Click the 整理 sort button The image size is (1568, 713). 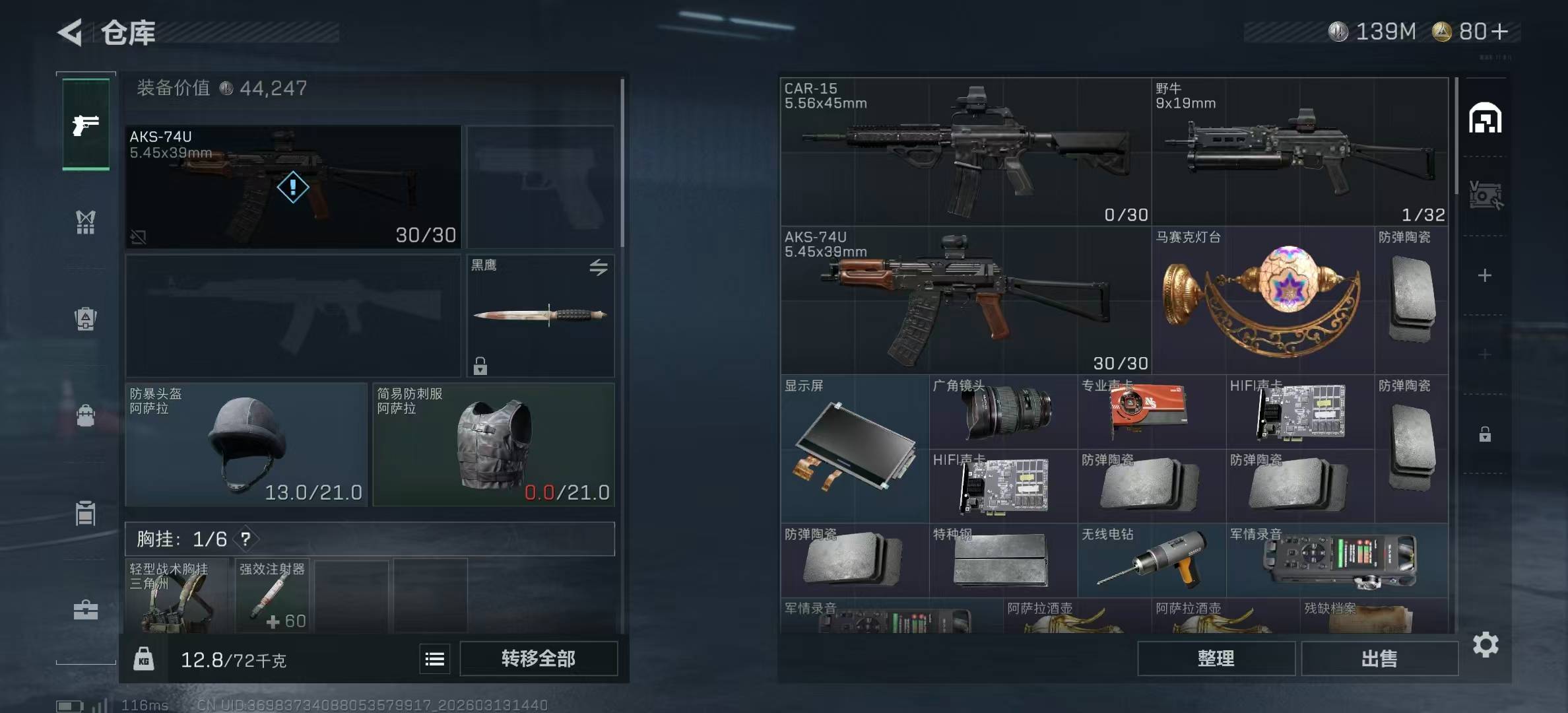1216,658
